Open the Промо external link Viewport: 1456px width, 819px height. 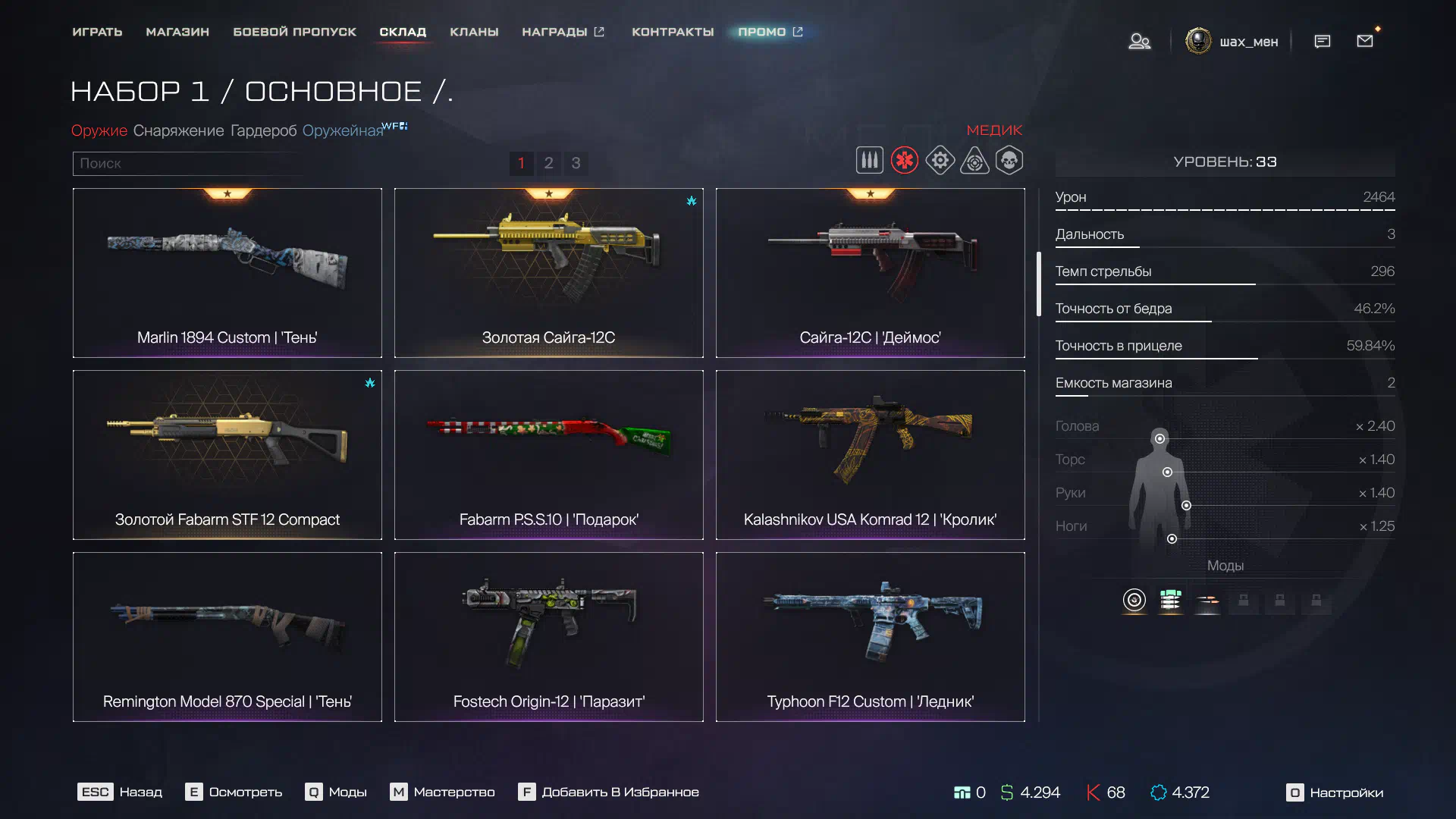[x=770, y=32]
